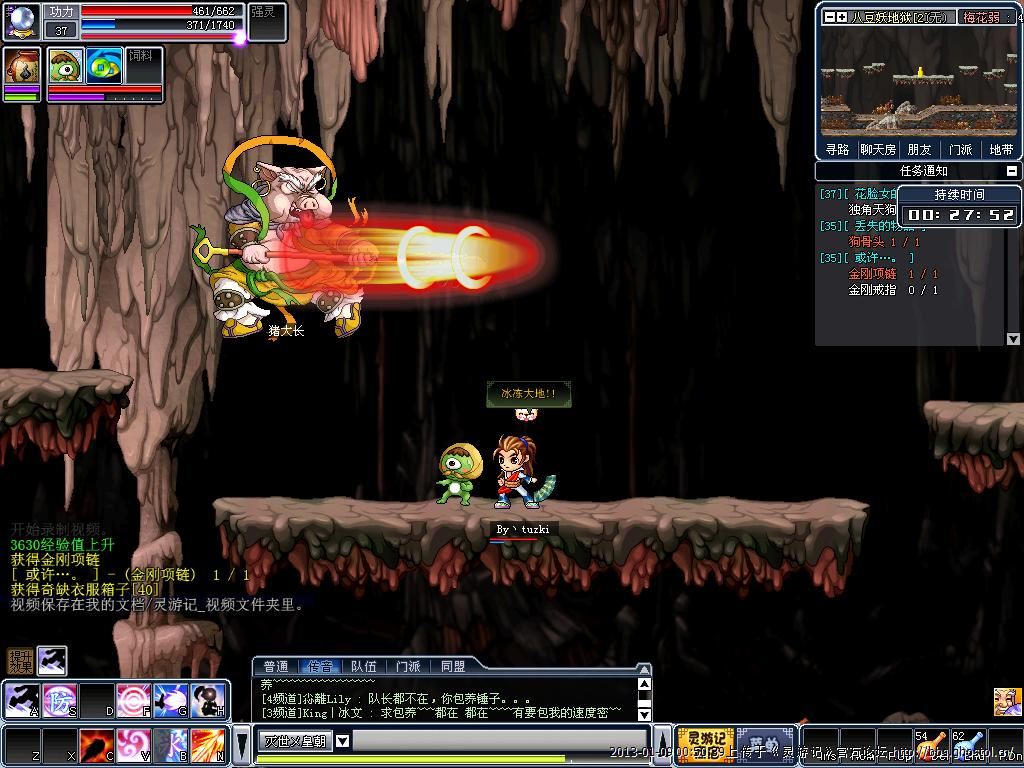
Task: Click the minimap zoom-in plus button
Action: [x=841, y=17]
